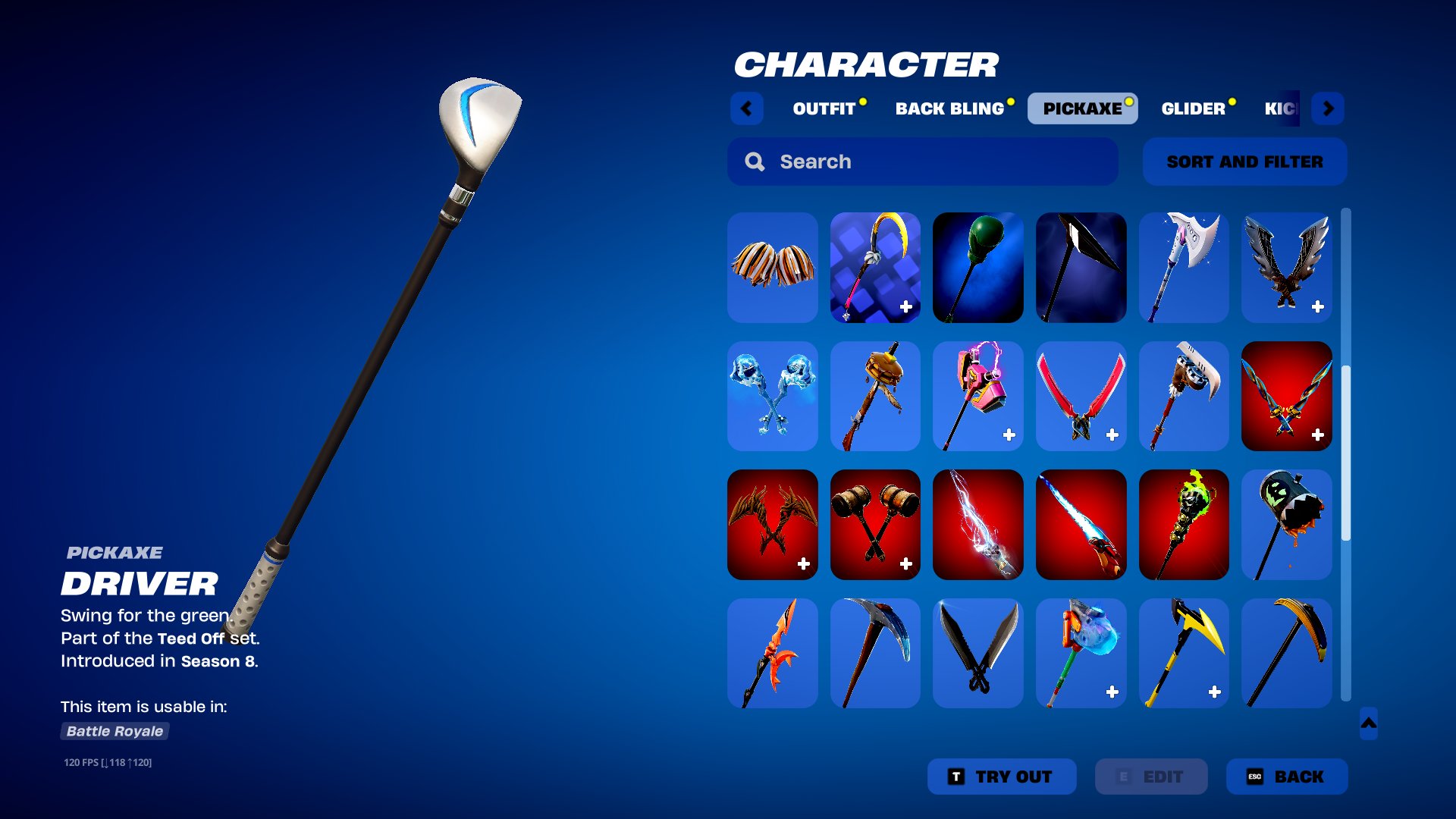Choose the green boxing glove pickaxe
1456x819 pixels.
(977, 267)
